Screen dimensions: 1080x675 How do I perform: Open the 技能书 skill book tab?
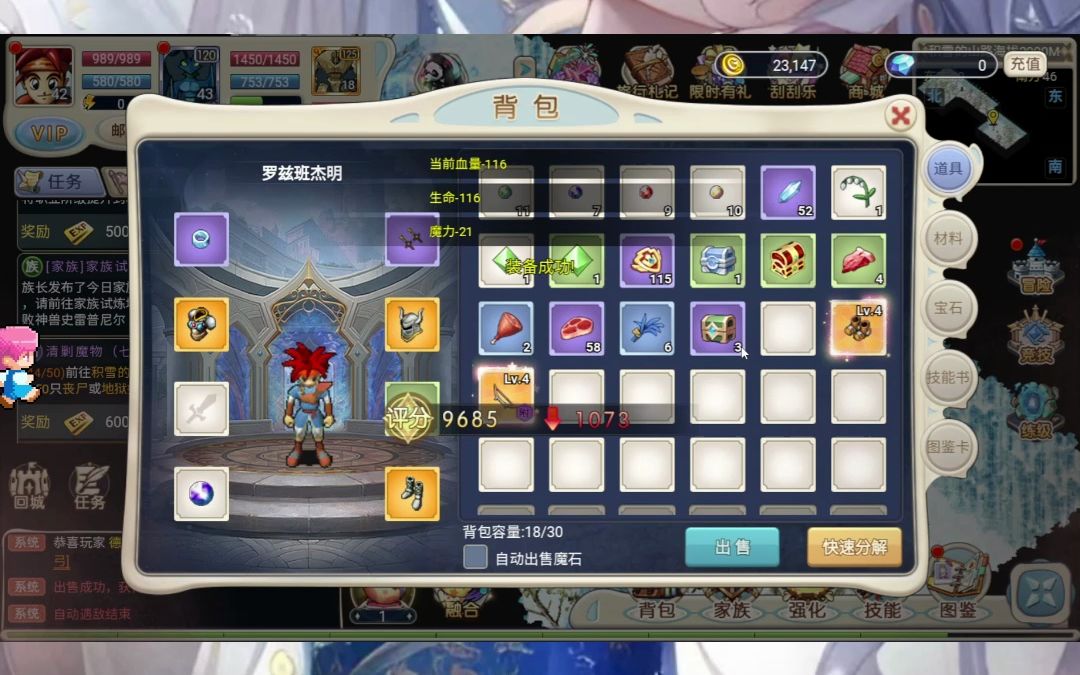pyautogui.click(x=947, y=377)
